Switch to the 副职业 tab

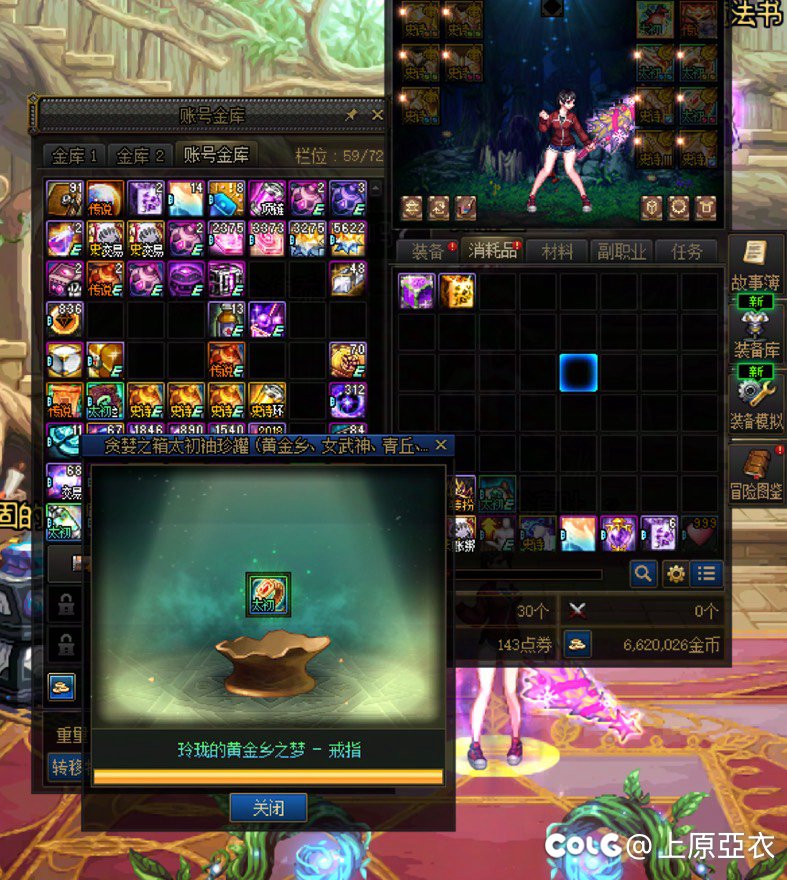pos(621,251)
